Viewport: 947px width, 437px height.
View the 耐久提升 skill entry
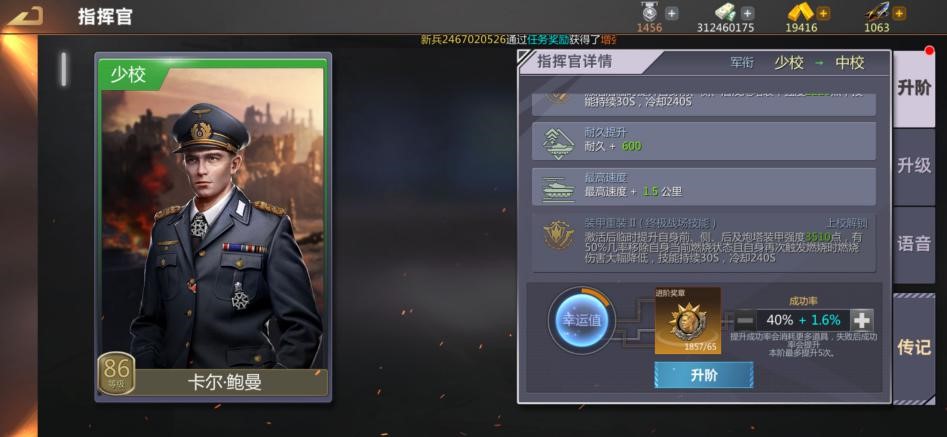704,141
